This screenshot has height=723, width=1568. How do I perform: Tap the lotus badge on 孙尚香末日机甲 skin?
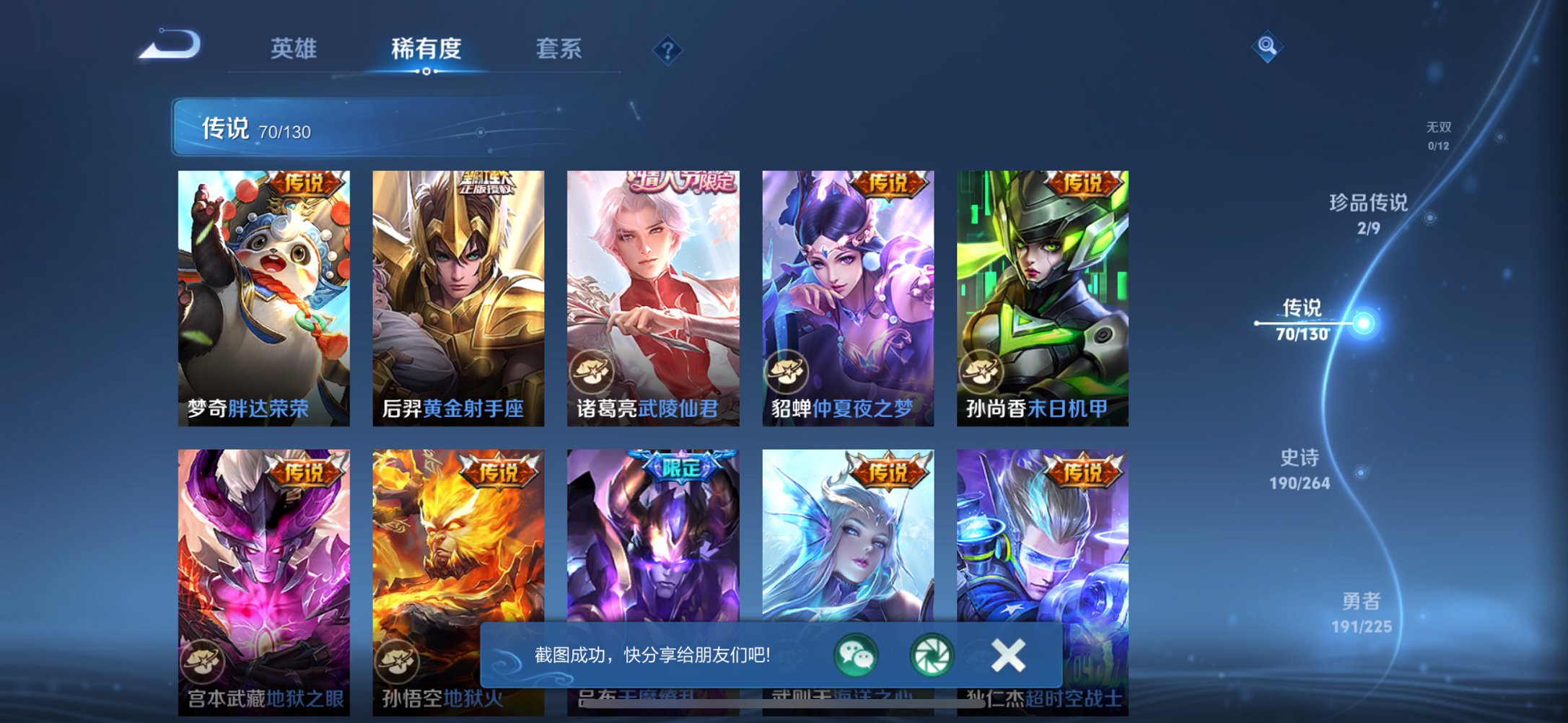(x=983, y=370)
